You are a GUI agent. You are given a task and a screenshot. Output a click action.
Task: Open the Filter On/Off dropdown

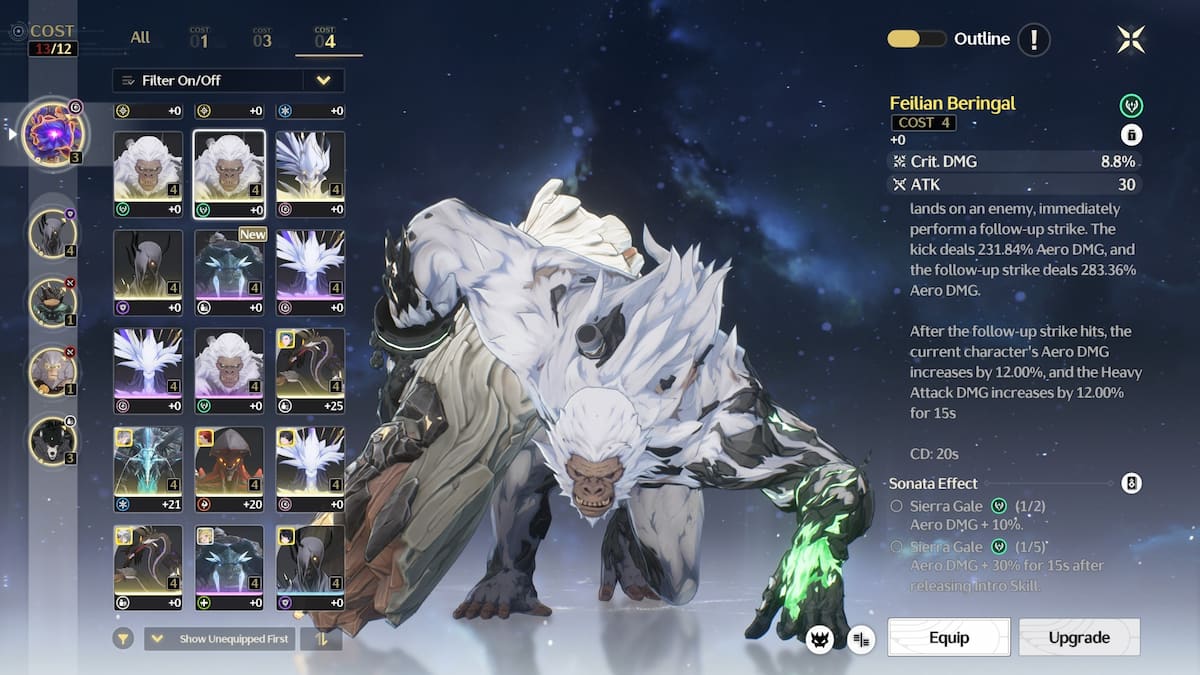[x=228, y=80]
